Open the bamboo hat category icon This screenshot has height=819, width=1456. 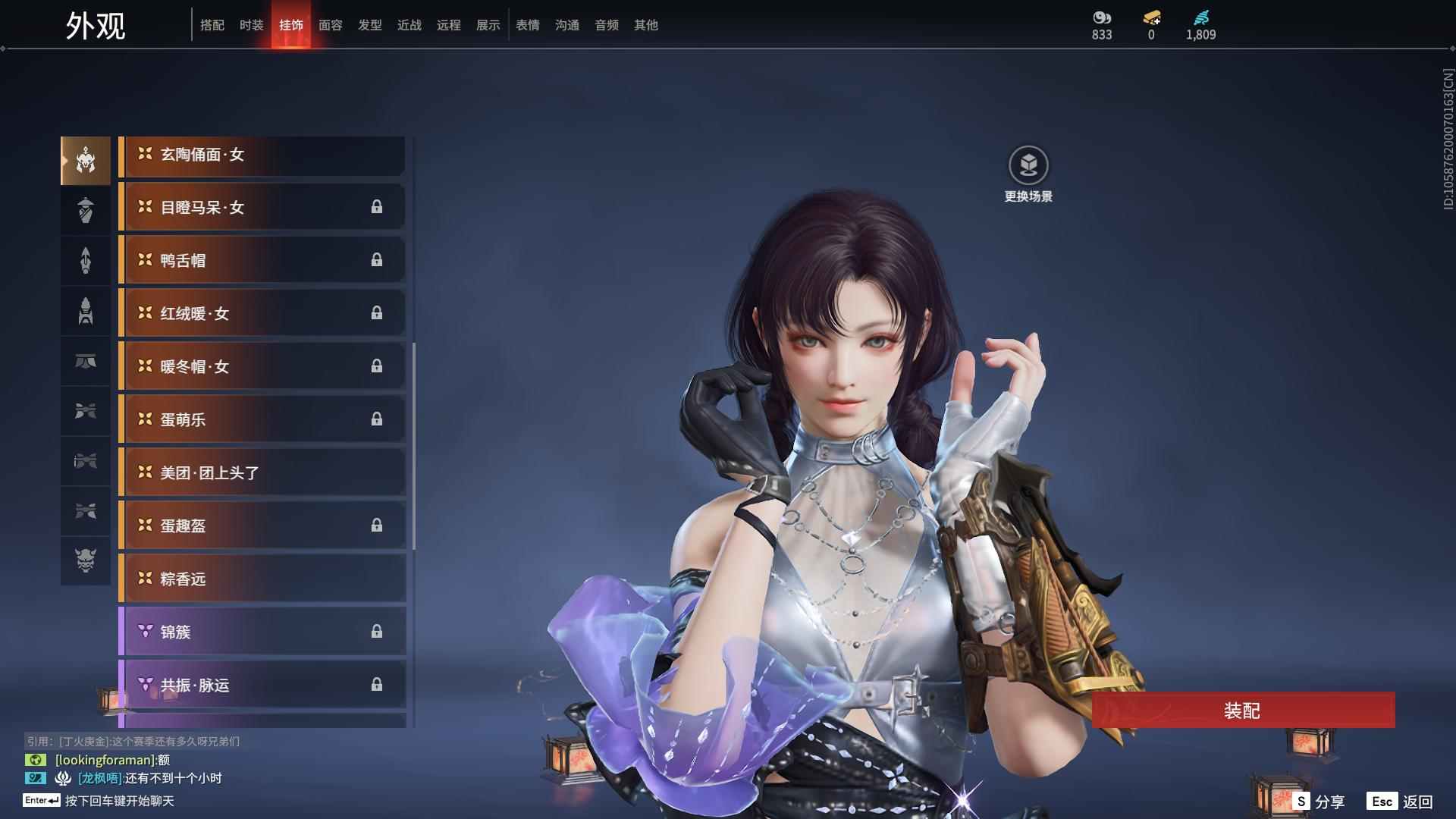[x=86, y=210]
